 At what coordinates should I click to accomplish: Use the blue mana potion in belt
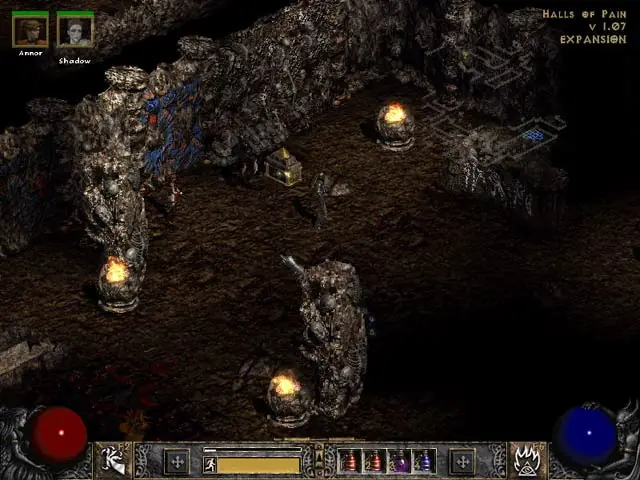(x=423, y=461)
